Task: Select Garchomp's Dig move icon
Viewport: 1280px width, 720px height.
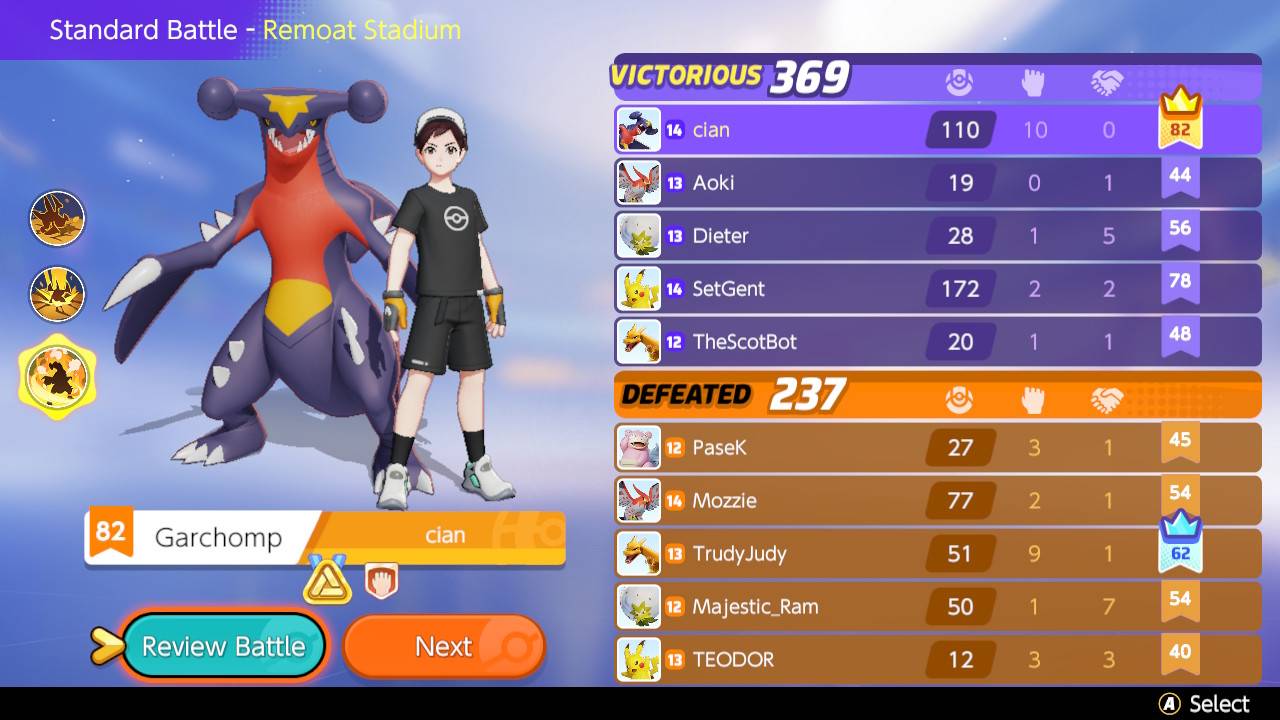Action: click(57, 218)
